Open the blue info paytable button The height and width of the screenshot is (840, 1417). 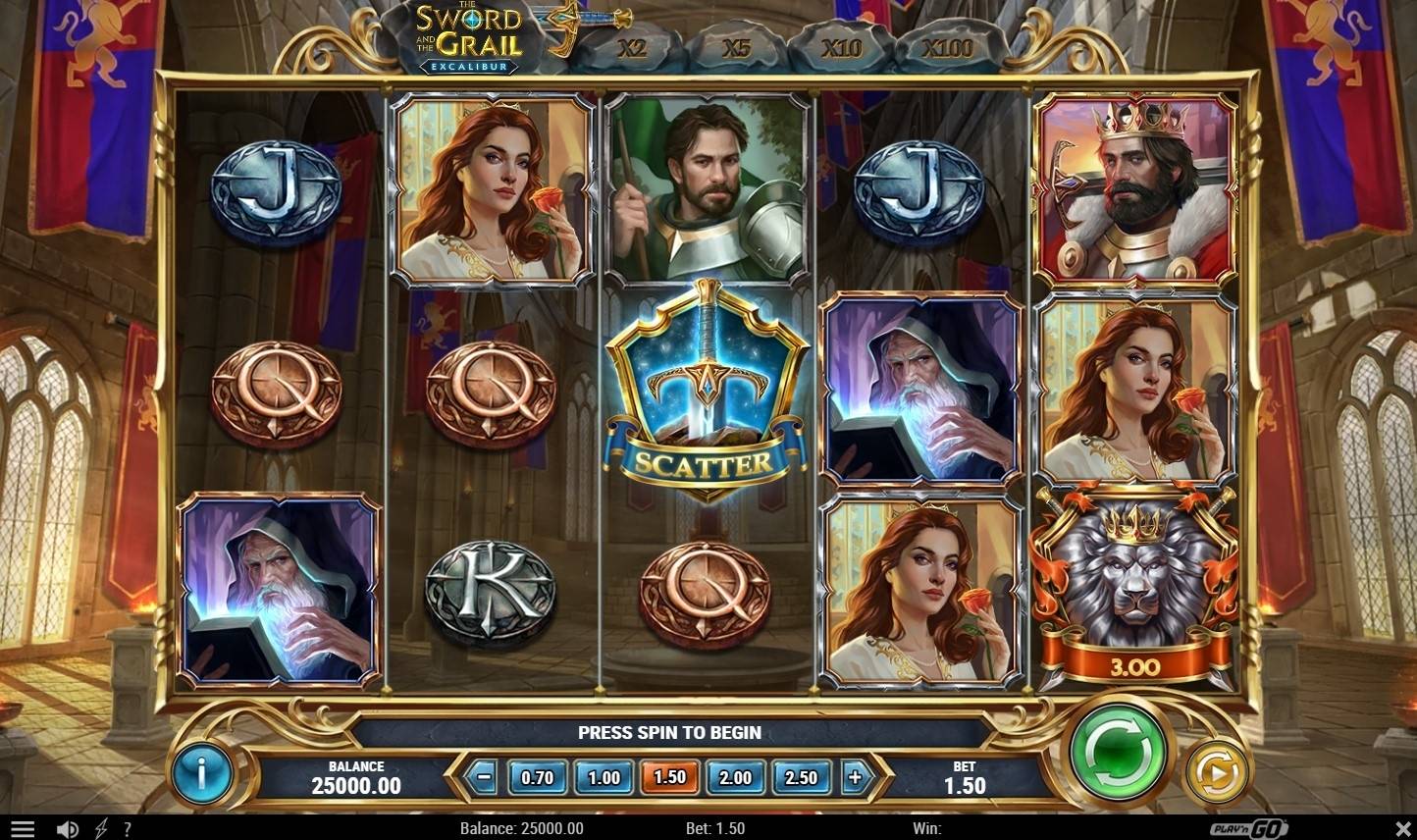[x=201, y=773]
